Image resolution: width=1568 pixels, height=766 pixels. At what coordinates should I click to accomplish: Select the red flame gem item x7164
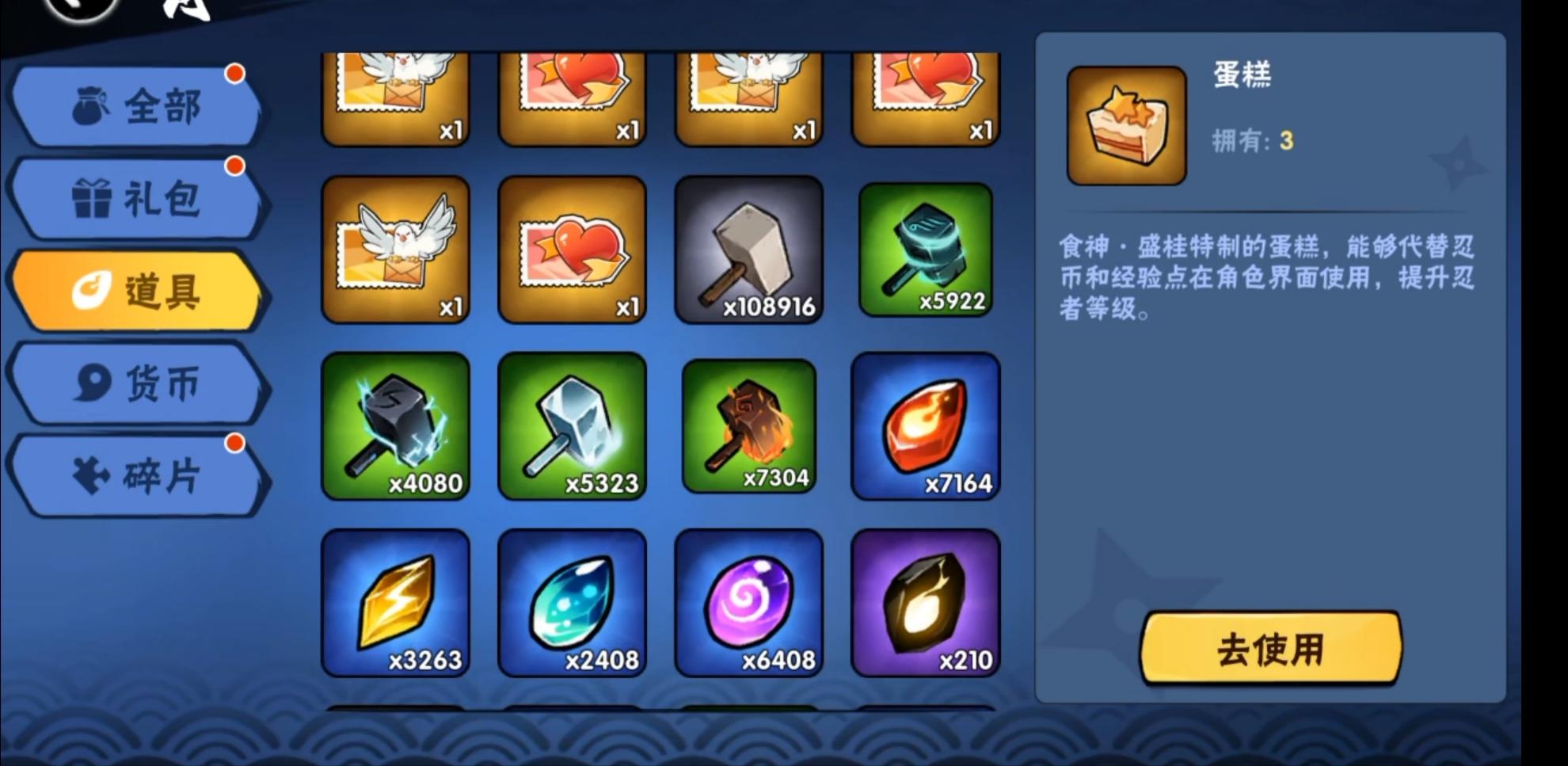pos(925,426)
